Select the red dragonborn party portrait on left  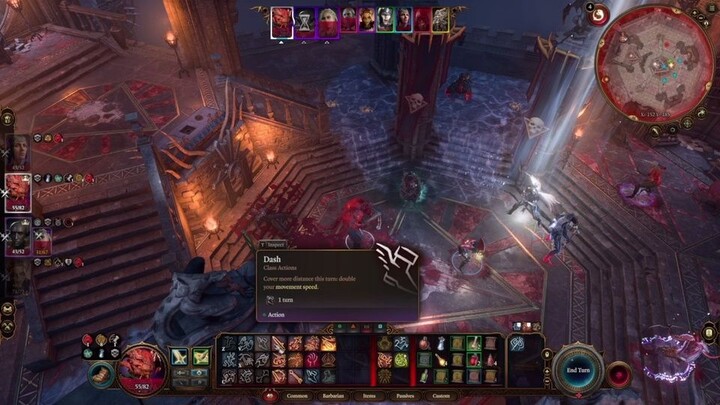point(19,191)
